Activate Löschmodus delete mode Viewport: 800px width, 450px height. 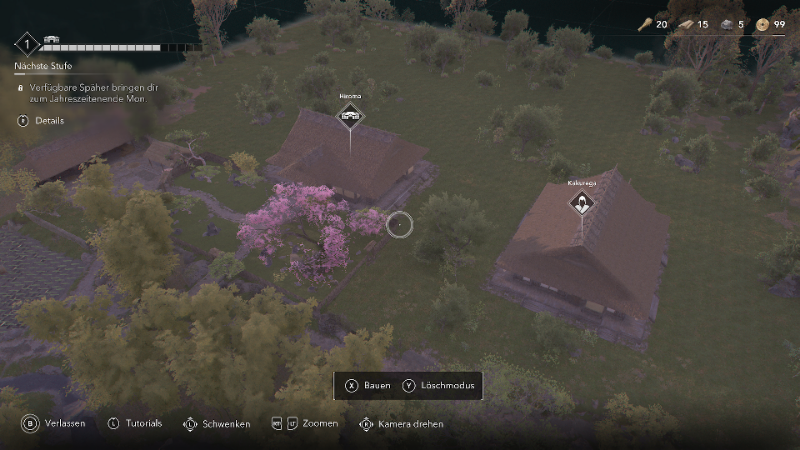[441, 386]
